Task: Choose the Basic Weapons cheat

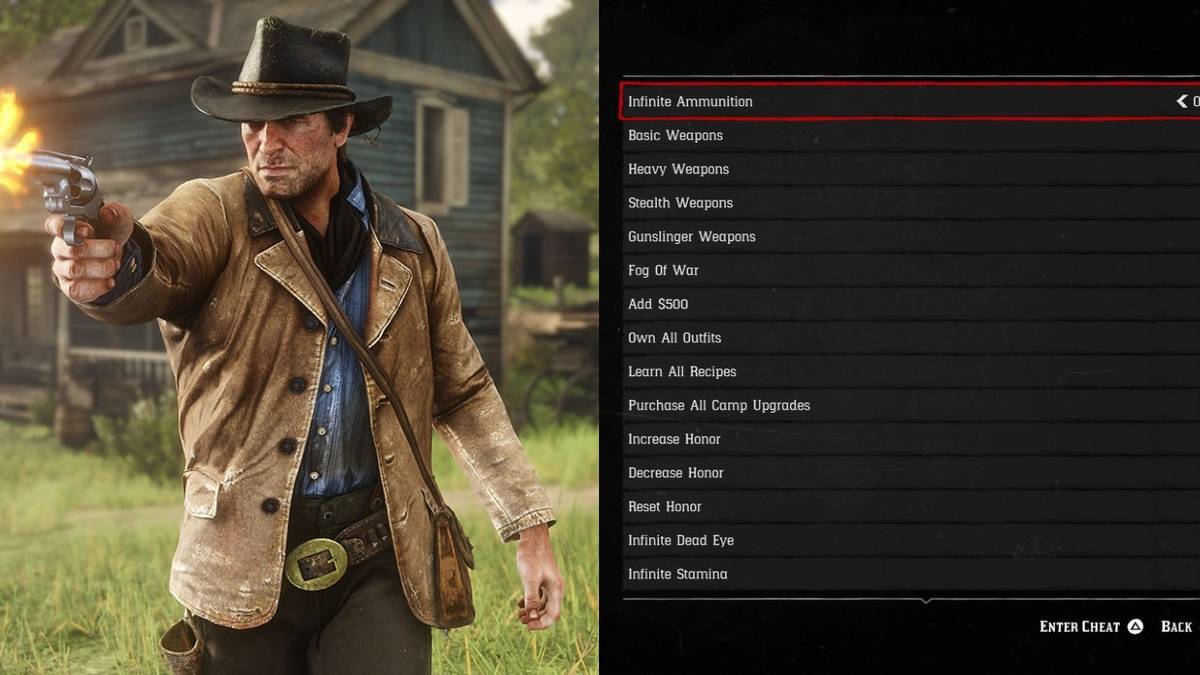Action: click(x=675, y=136)
